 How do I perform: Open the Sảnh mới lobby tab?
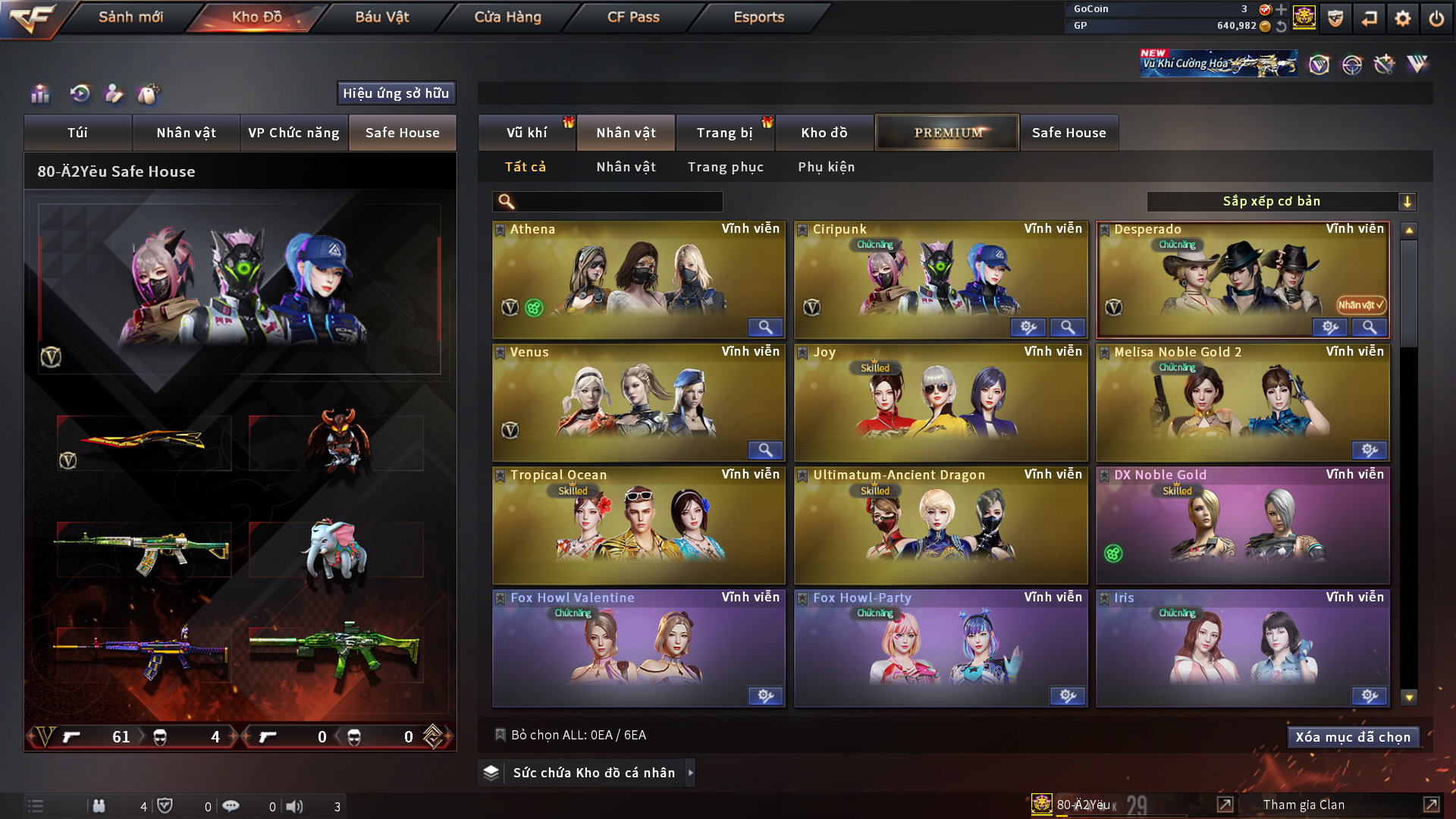point(130,17)
